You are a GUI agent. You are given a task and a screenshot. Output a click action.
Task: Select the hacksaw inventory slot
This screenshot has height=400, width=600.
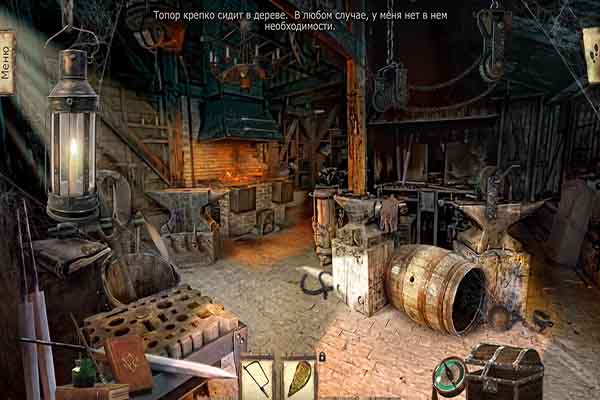point(257,380)
